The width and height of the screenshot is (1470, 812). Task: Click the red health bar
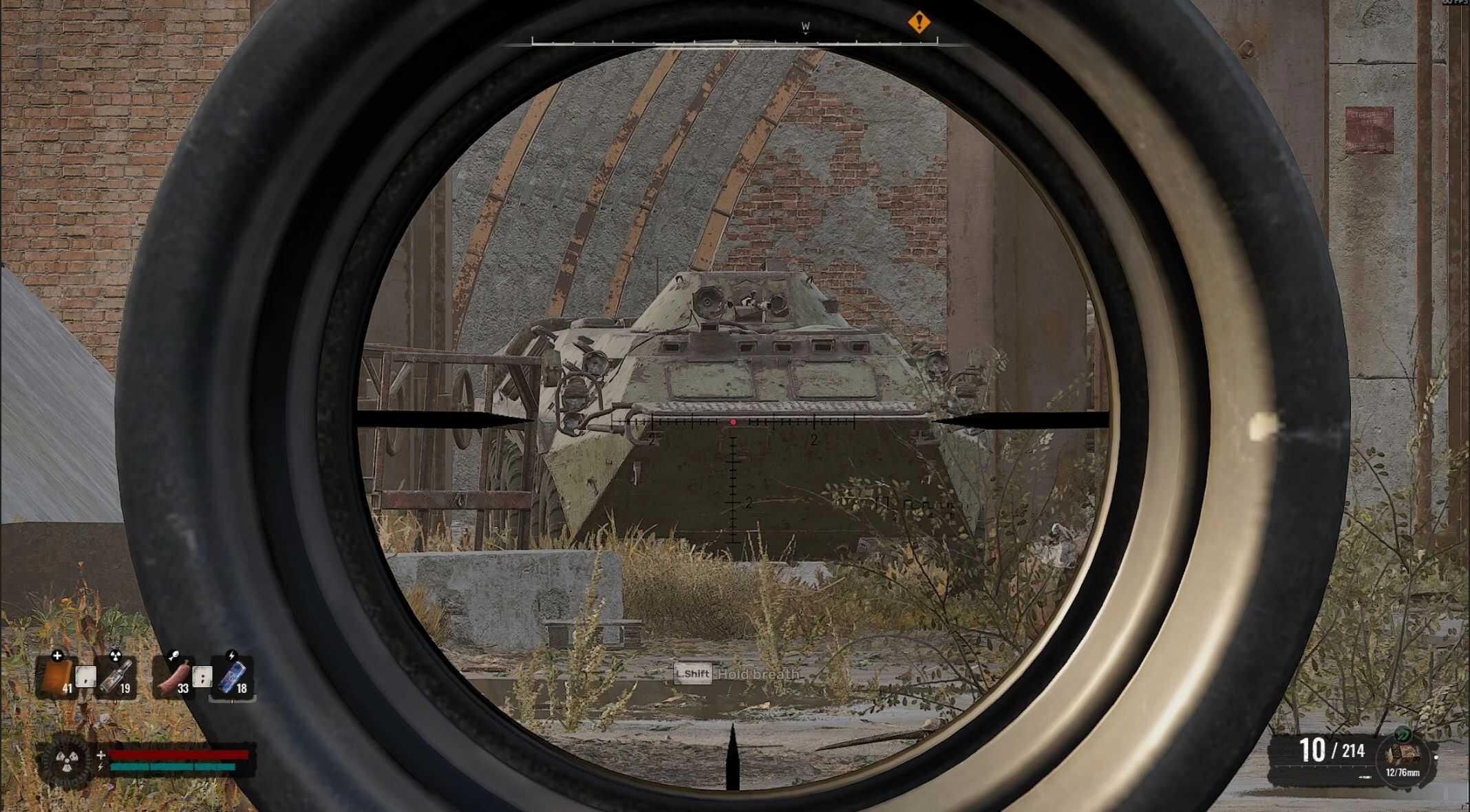coord(178,754)
